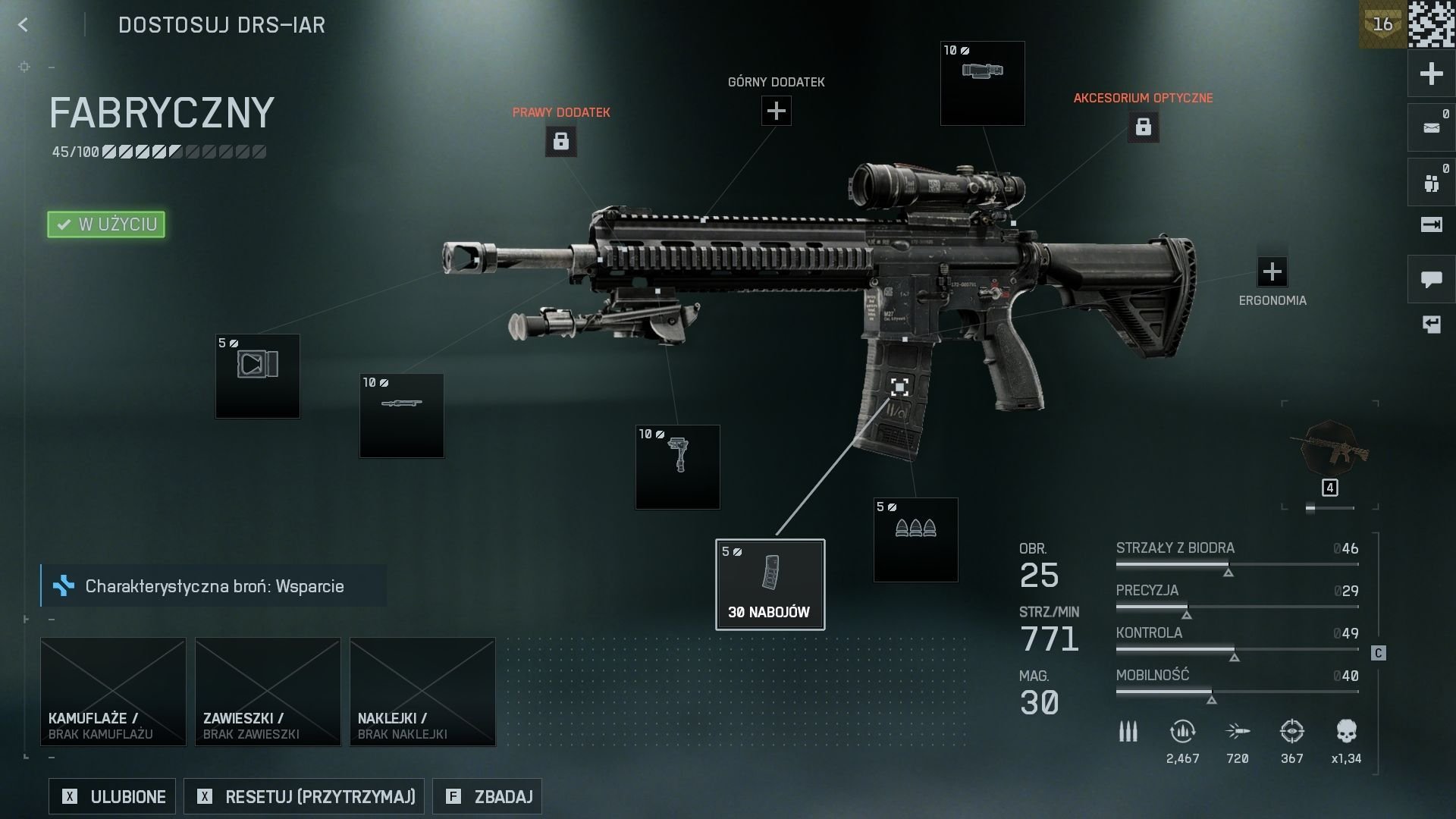Open the scope attachment slot
This screenshot has width=1456, height=819.
tap(982, 83)
